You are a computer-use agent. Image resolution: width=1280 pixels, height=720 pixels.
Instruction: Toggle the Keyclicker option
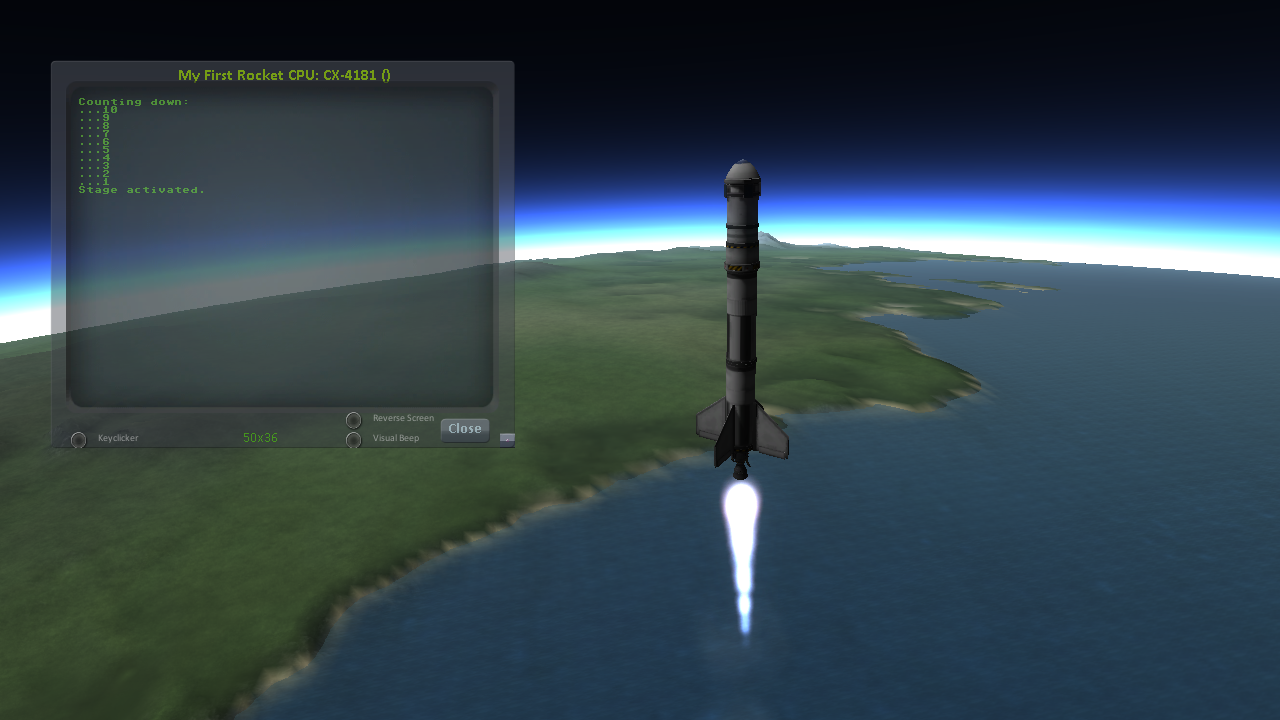click(78, 439)
